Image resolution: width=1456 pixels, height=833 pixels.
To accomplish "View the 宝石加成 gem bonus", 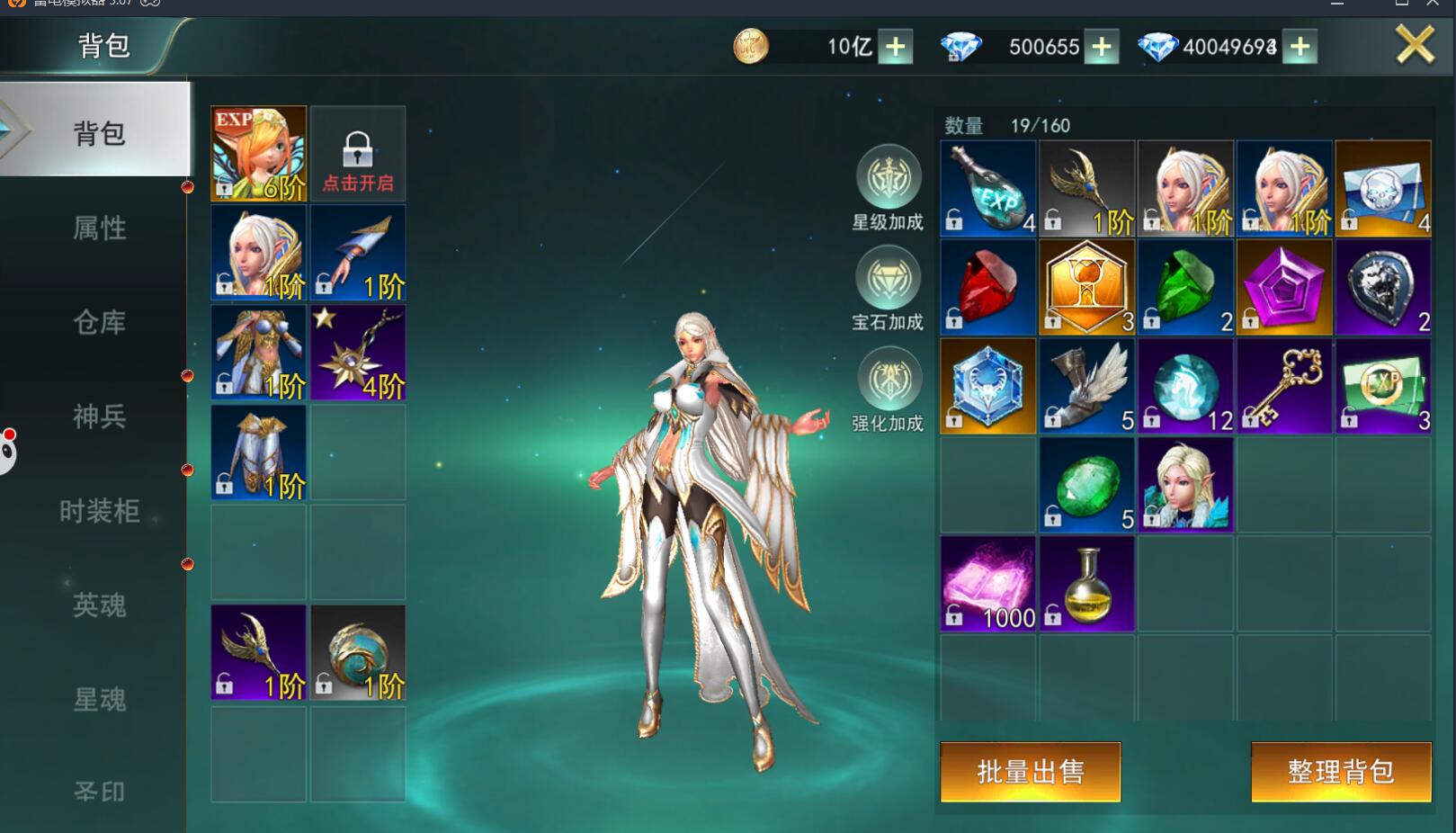I will click(888, 279).
